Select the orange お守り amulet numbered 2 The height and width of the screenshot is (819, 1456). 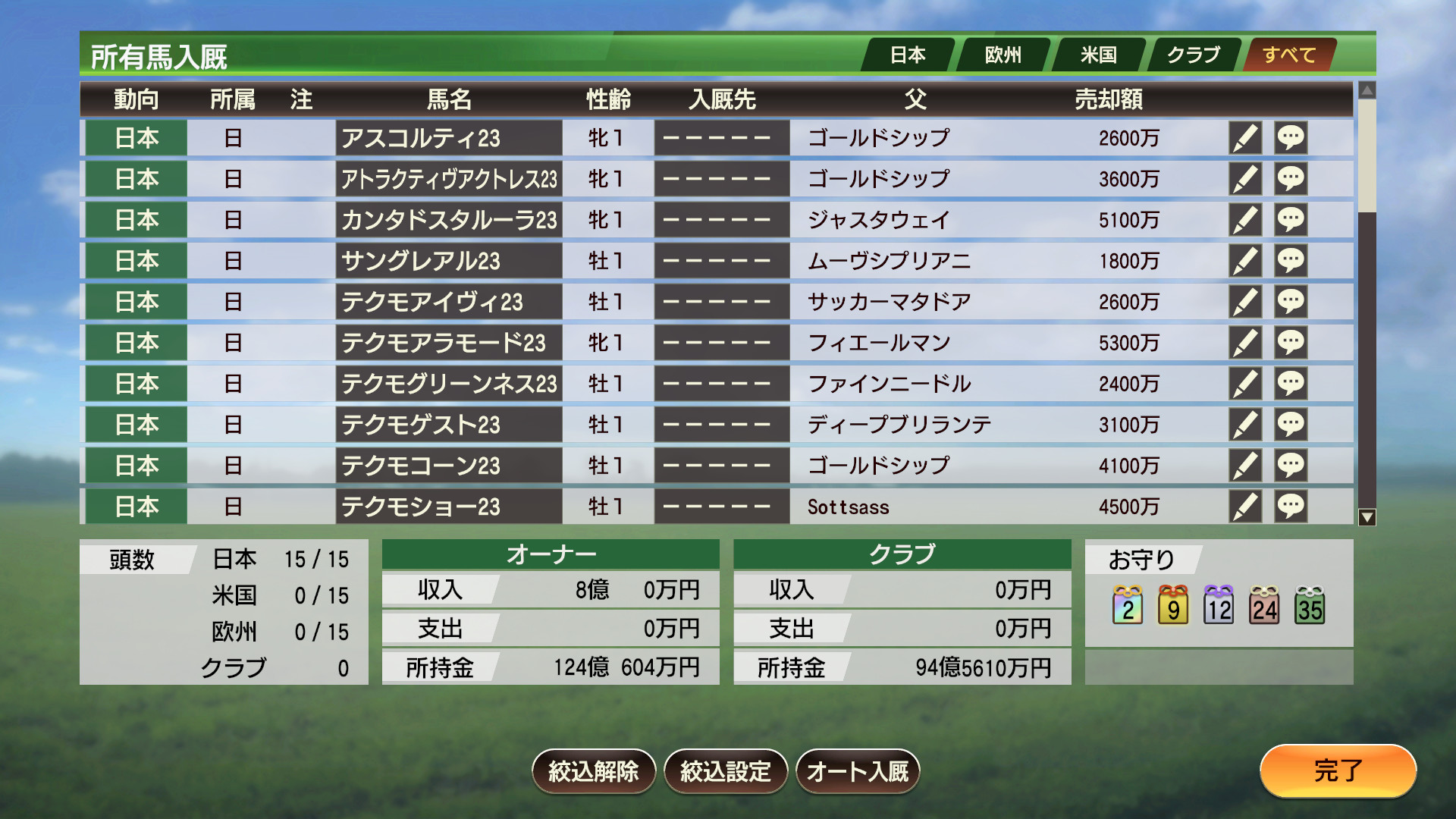click(1126, 604)
